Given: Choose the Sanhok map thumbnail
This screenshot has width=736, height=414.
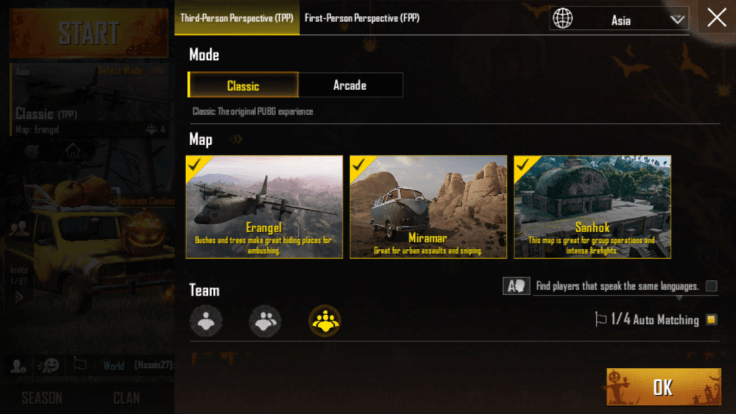Looking at the screenshot, I should pyautogui.click(x=592, y=207).
